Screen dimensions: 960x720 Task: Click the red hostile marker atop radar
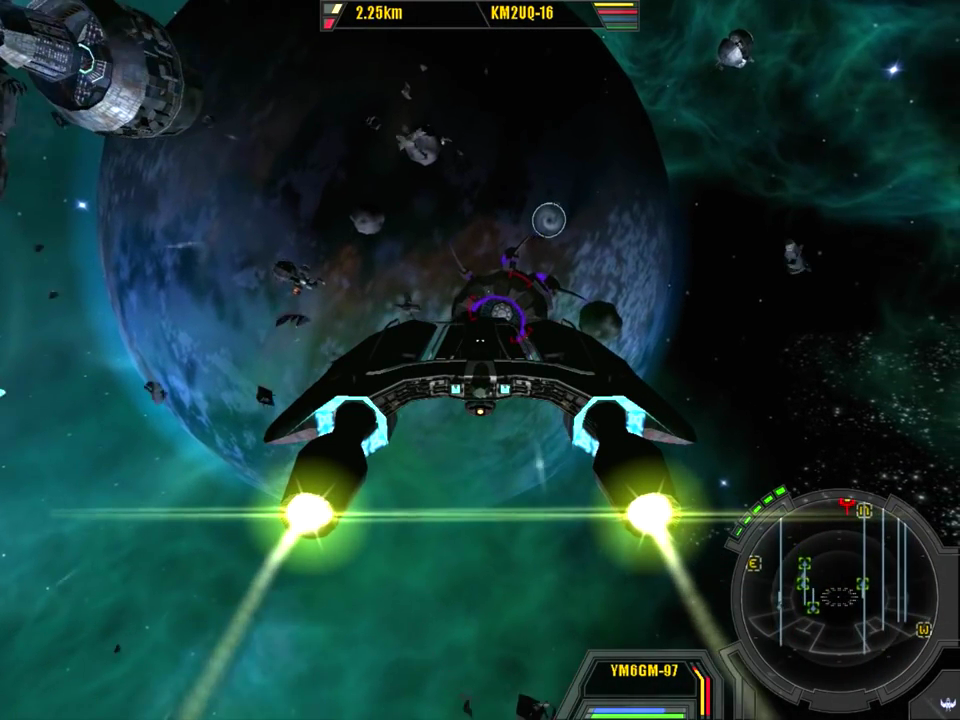(x=848, y=506)
